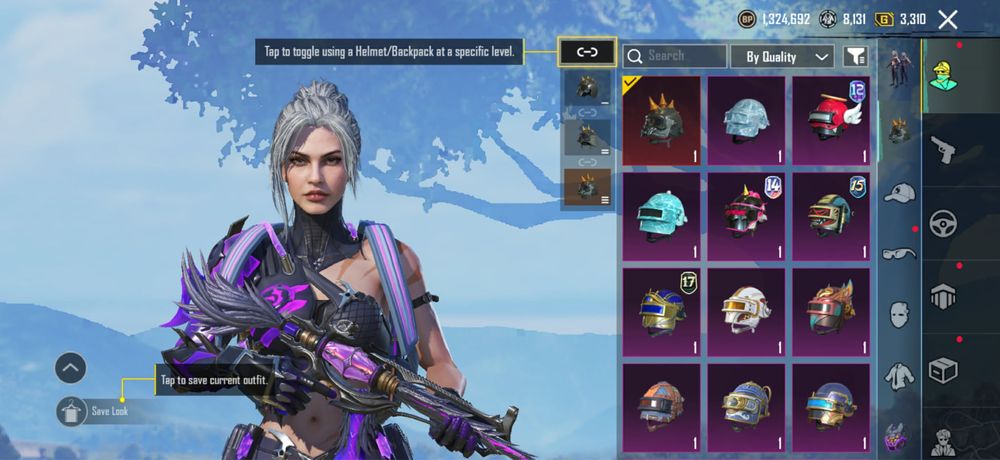The width and height of the screenshot is (1000, 460).
Task: Select the spiked black helmet skin
Action: click(661, 120)
